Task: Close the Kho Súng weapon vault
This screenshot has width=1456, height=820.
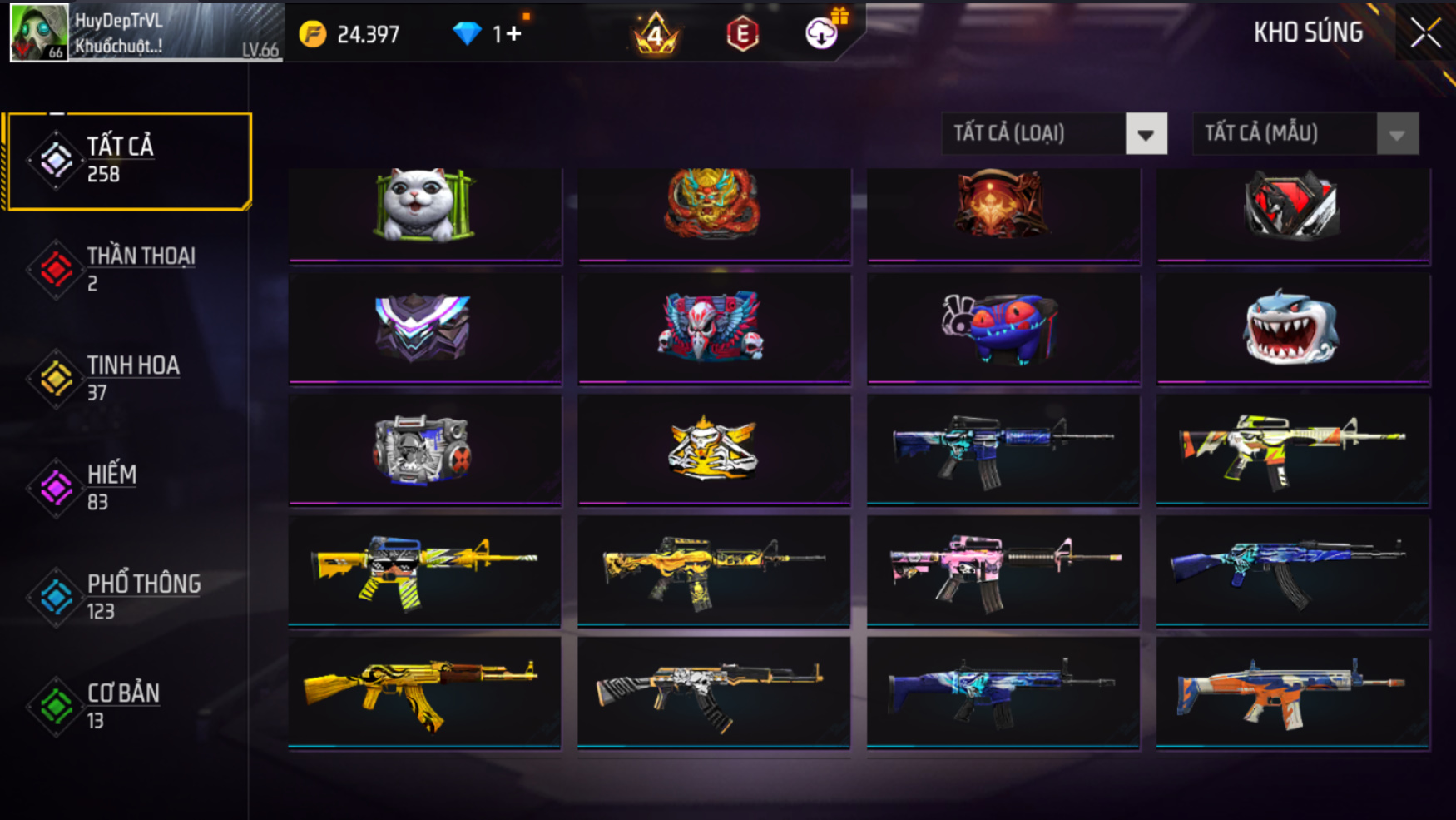Action: [1424, 33]
